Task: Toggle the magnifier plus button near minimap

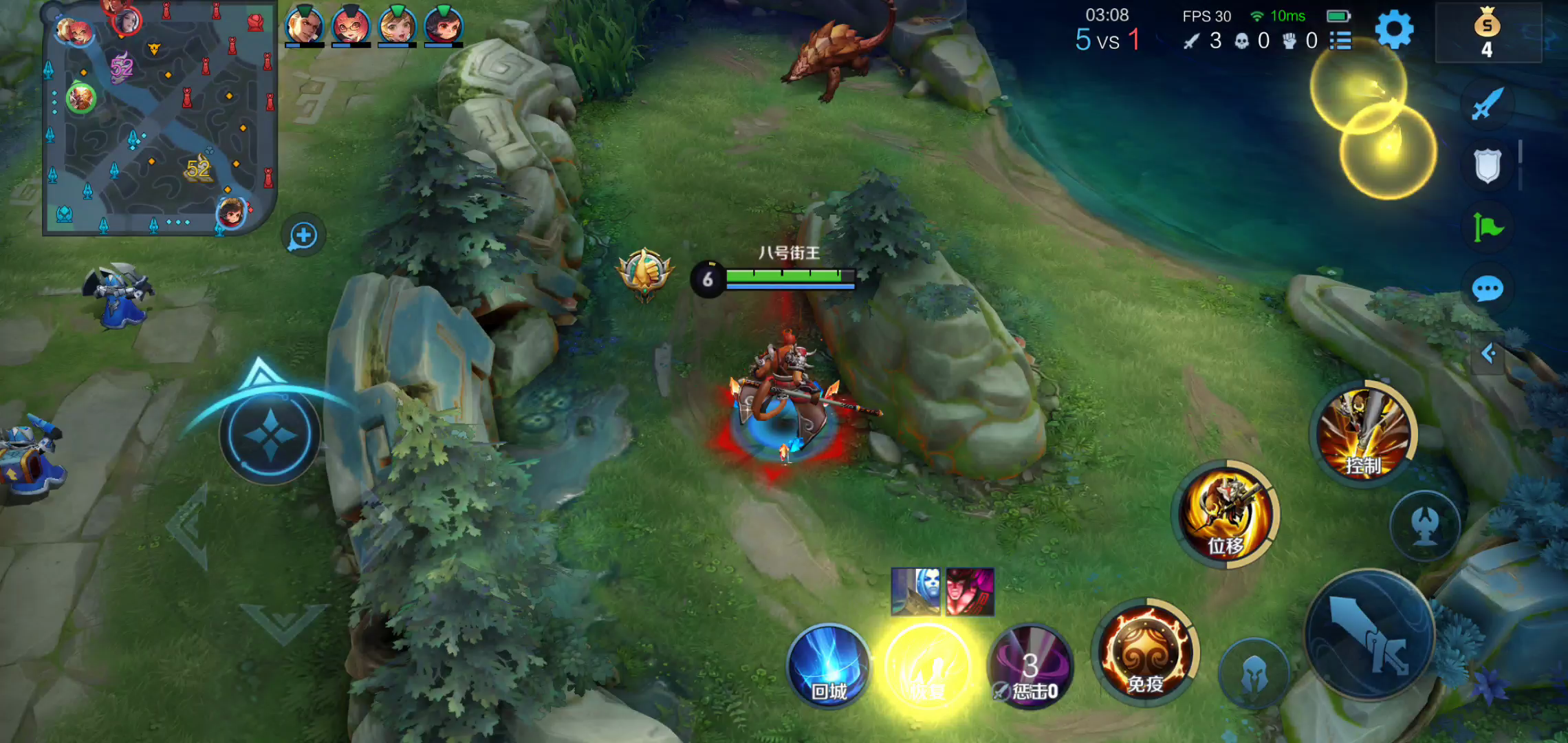Action: [x=303, y=236]
